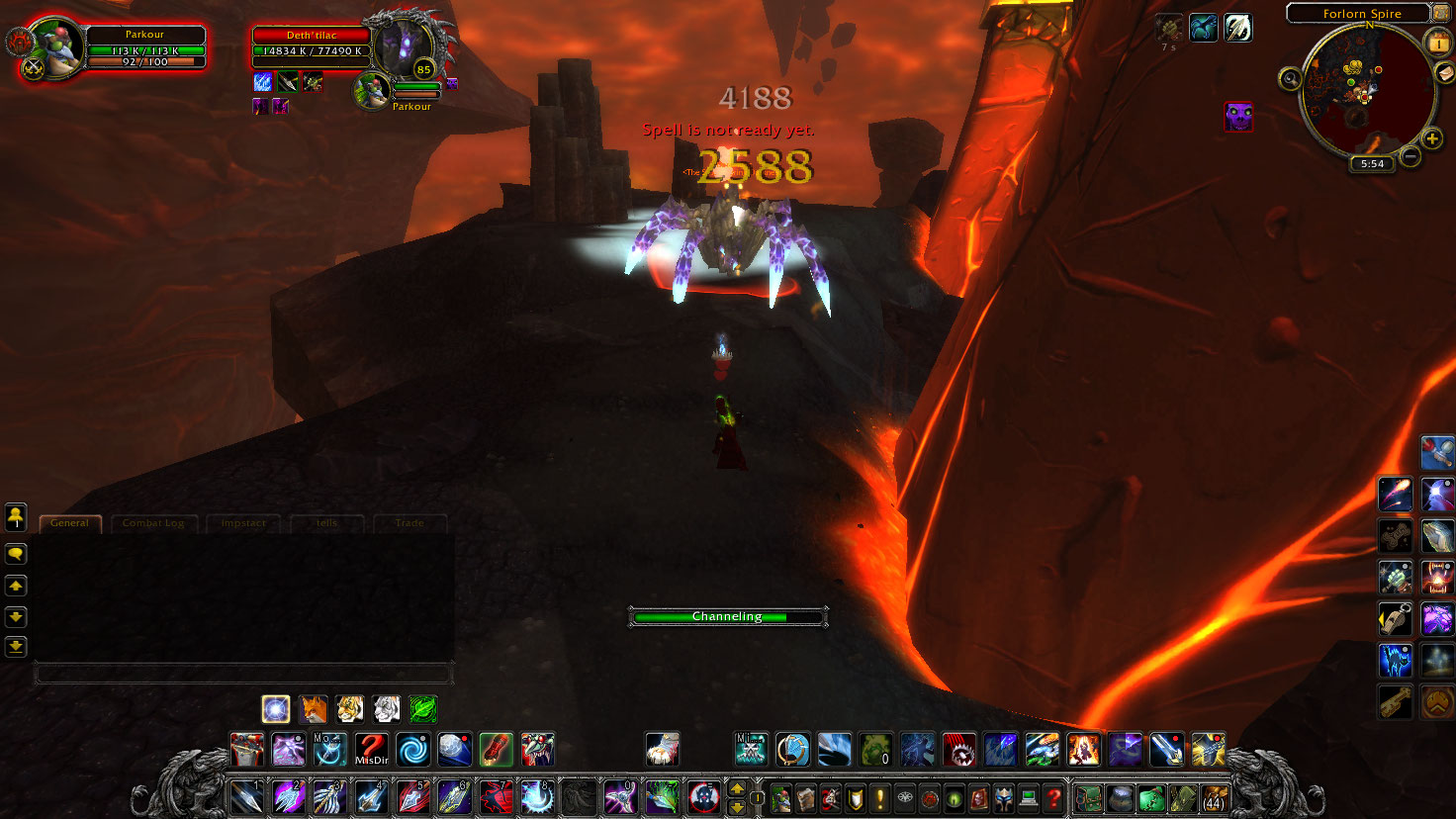The height and width of the screenshot is (819, 1456).
Task: Select the fox pet aspect icon
Action: (x=314, y=708)
